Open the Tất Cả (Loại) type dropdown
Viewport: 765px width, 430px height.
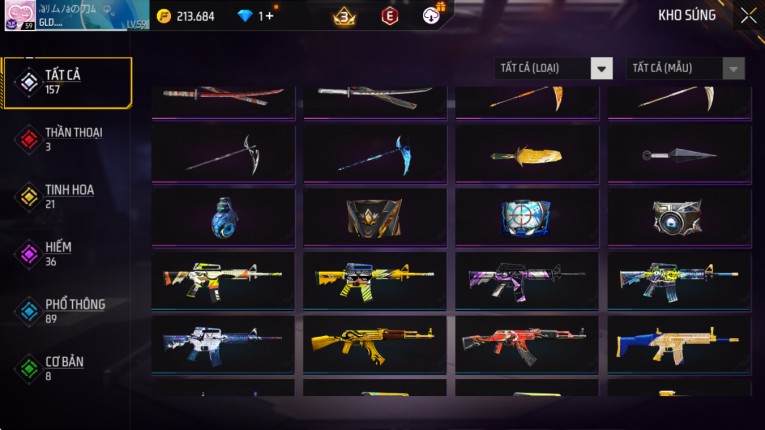click(554, 68)
